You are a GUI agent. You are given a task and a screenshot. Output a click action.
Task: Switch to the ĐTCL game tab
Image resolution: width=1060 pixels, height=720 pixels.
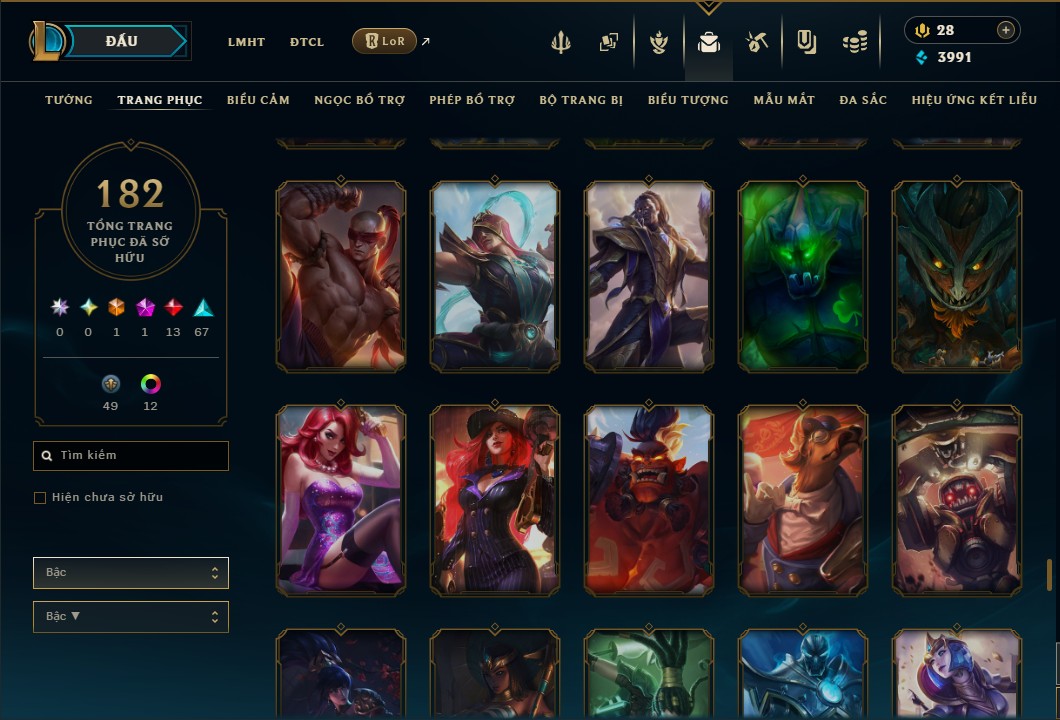307,42
